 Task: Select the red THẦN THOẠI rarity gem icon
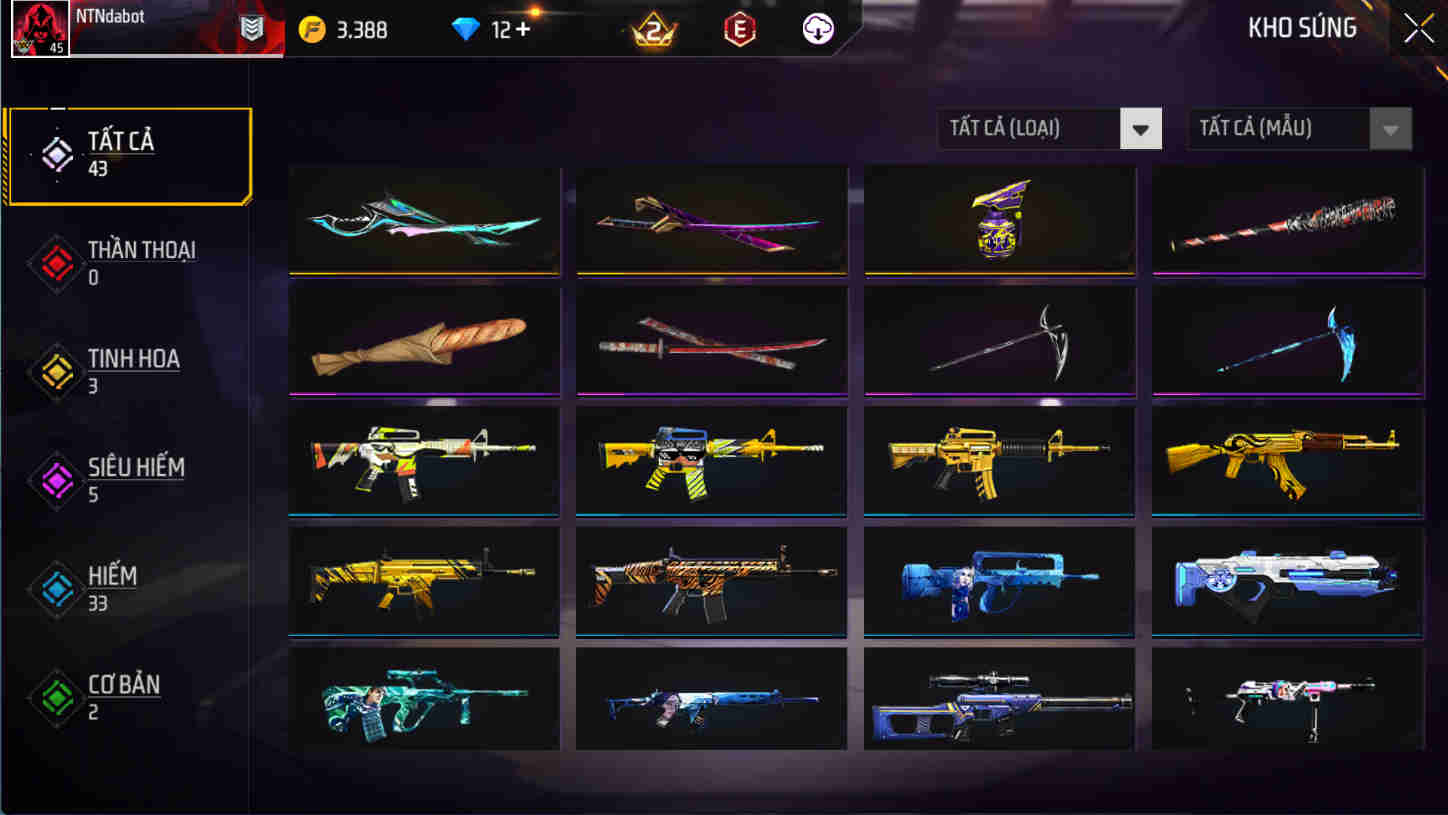point(57,265)
